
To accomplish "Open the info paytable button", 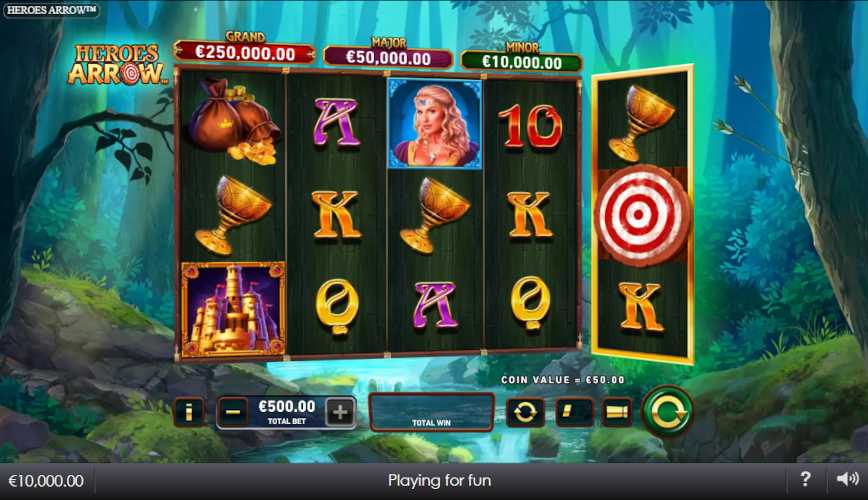I will pos(188,411).
